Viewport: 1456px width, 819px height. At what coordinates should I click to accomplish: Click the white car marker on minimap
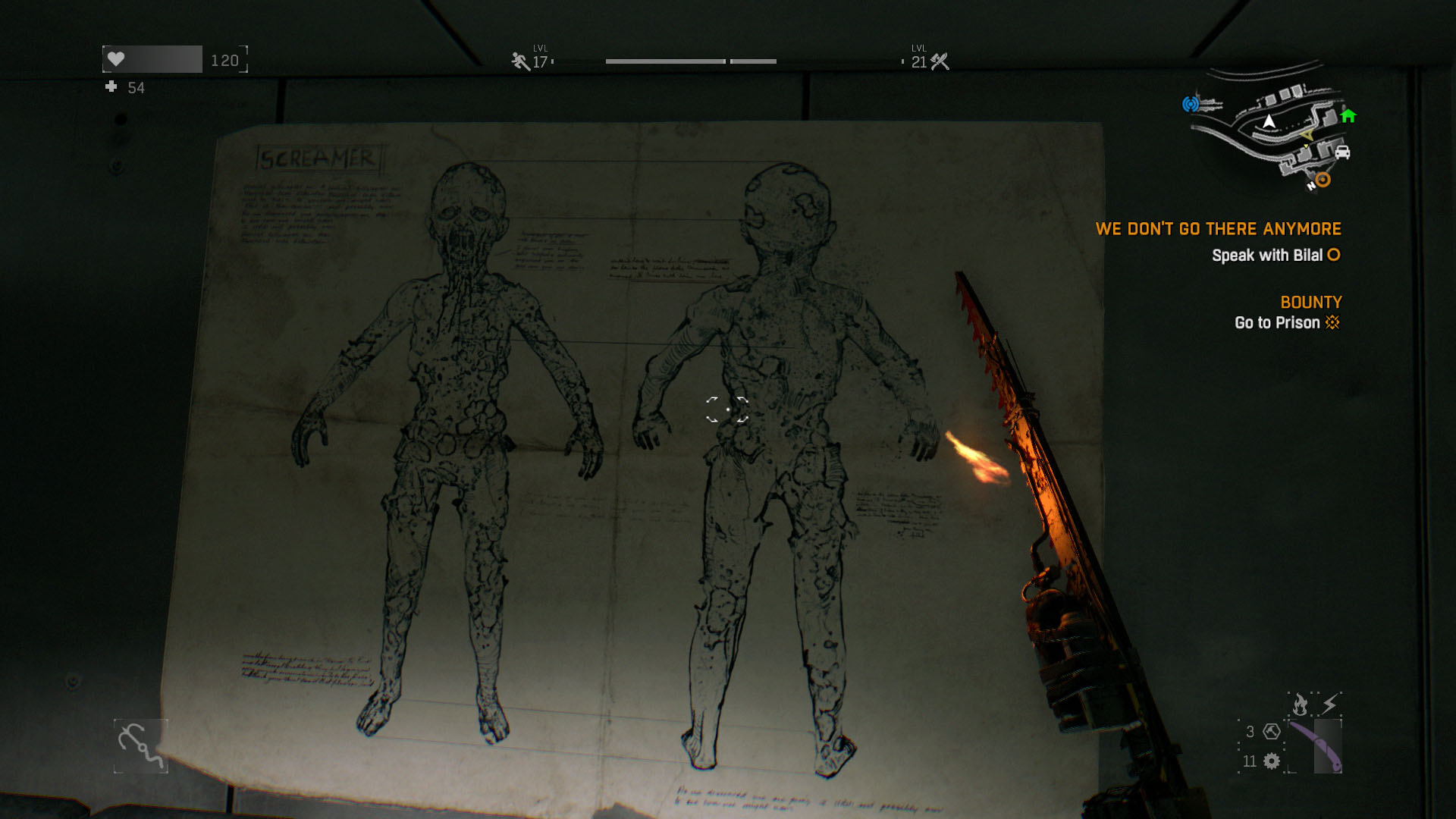1342,152
